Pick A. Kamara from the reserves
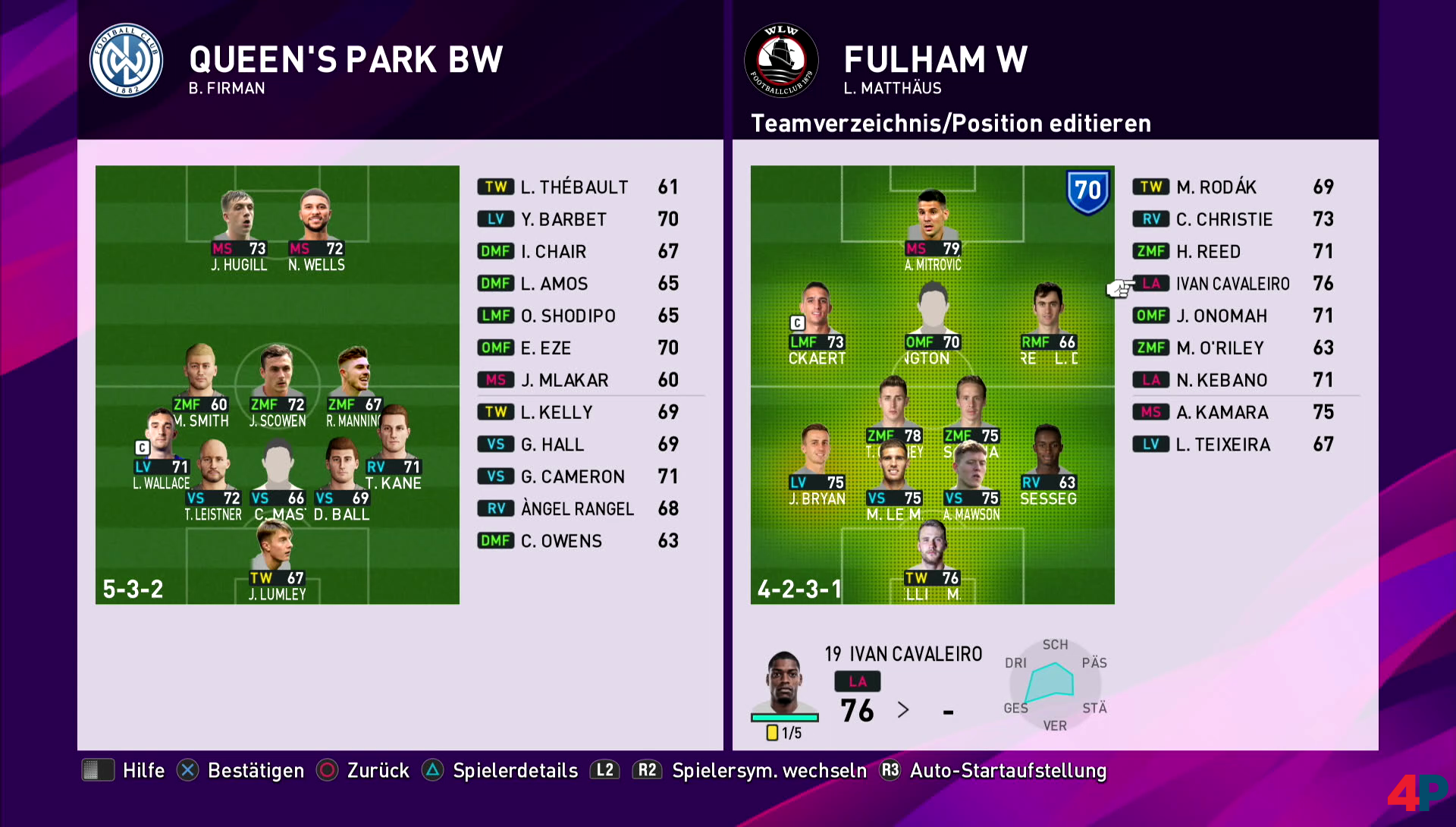Viewport: 1456px width, 827px height. (1221, 413)
